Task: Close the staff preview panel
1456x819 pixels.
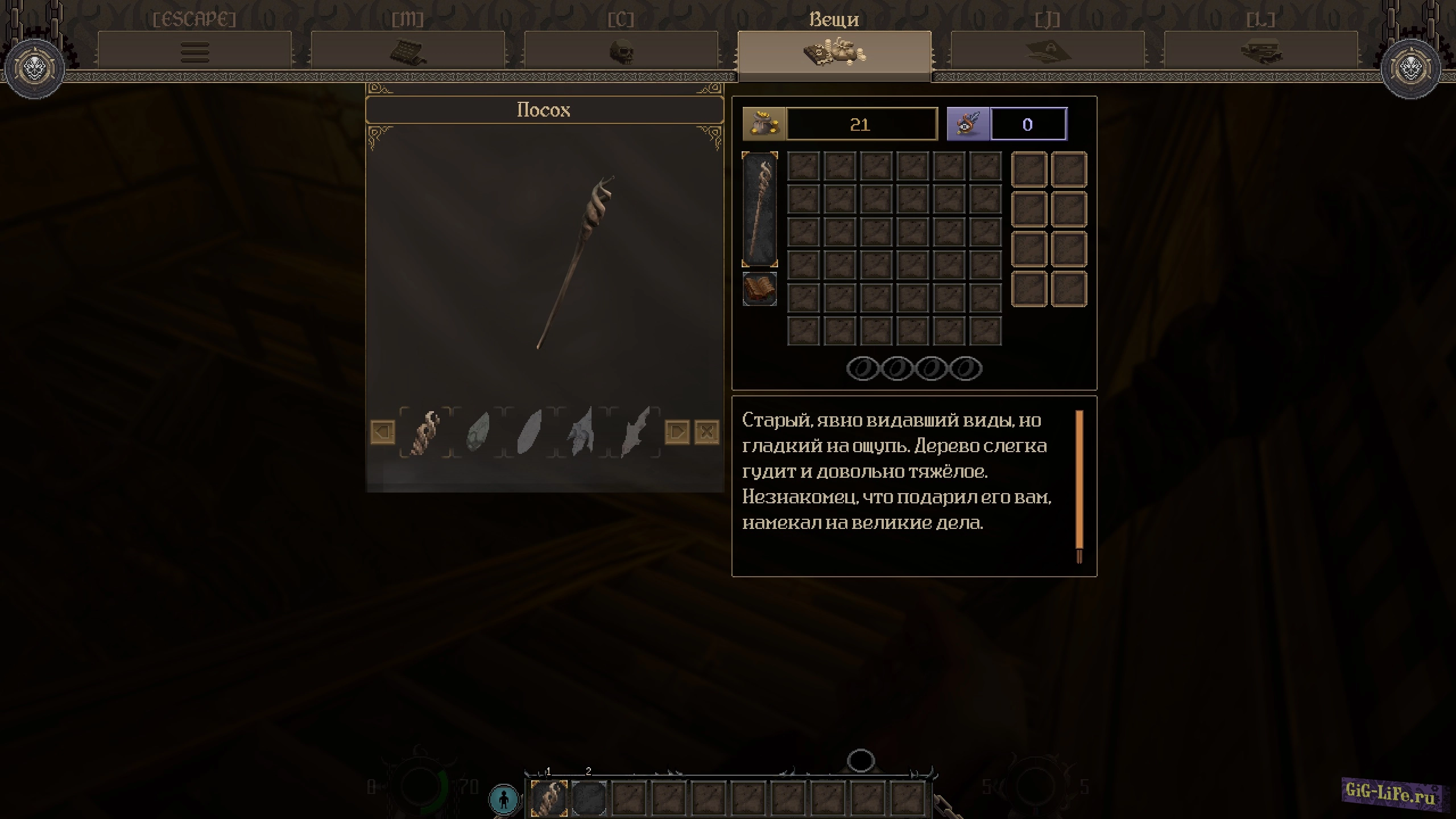Action: [707, 432]
